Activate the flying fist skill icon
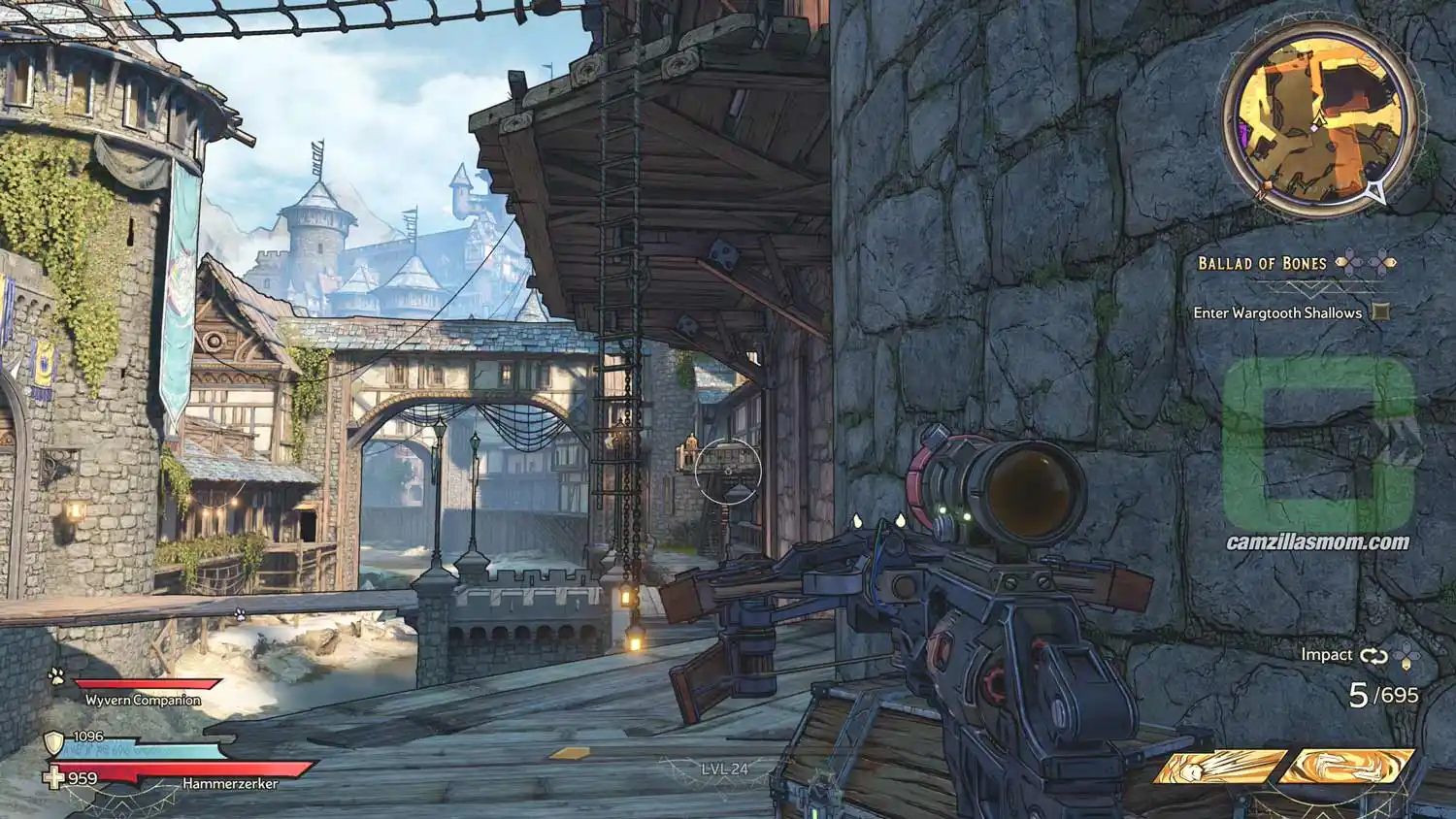 1221,767
